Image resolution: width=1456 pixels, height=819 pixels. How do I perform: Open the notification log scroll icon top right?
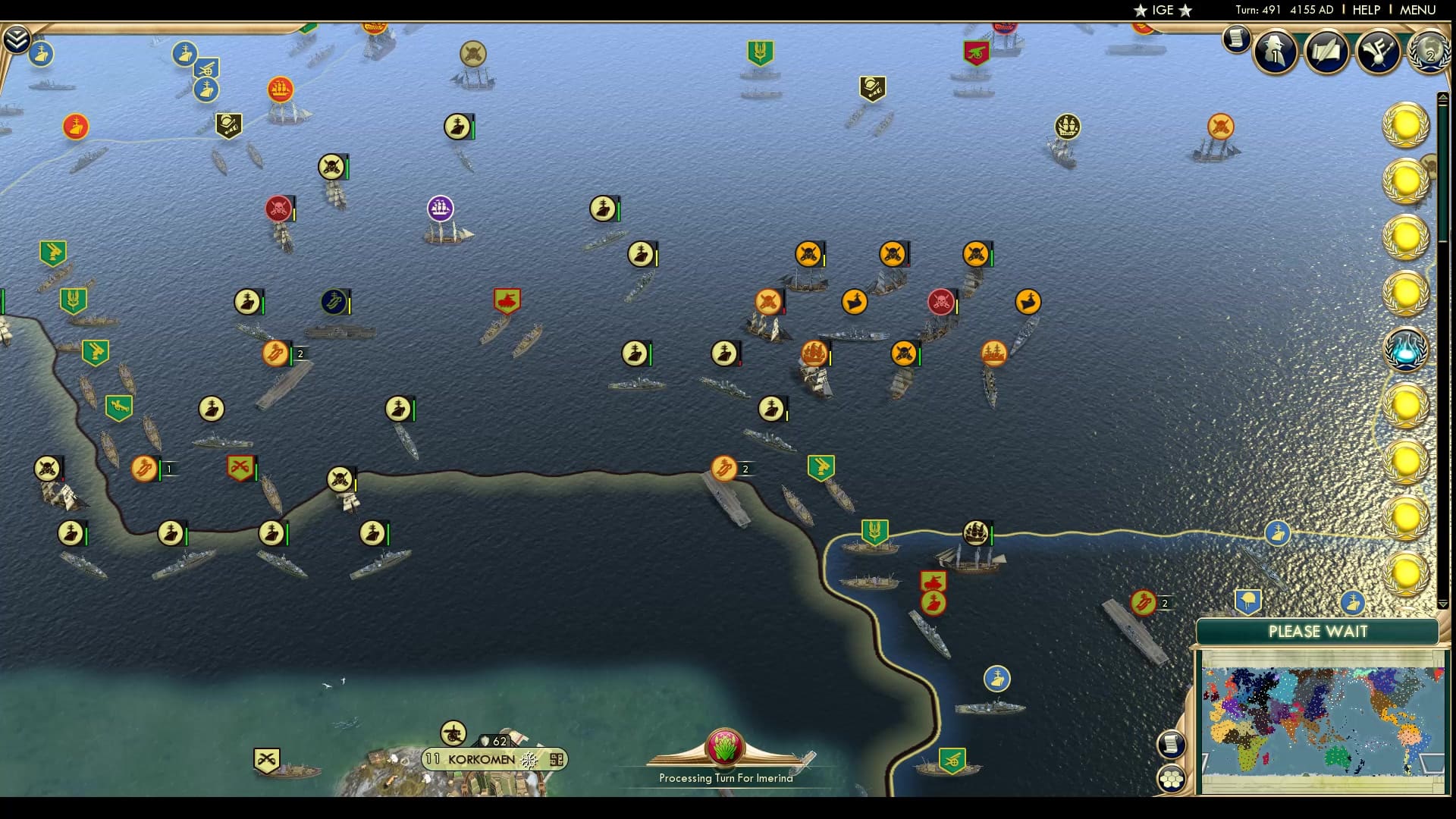tap(1235, 39)
